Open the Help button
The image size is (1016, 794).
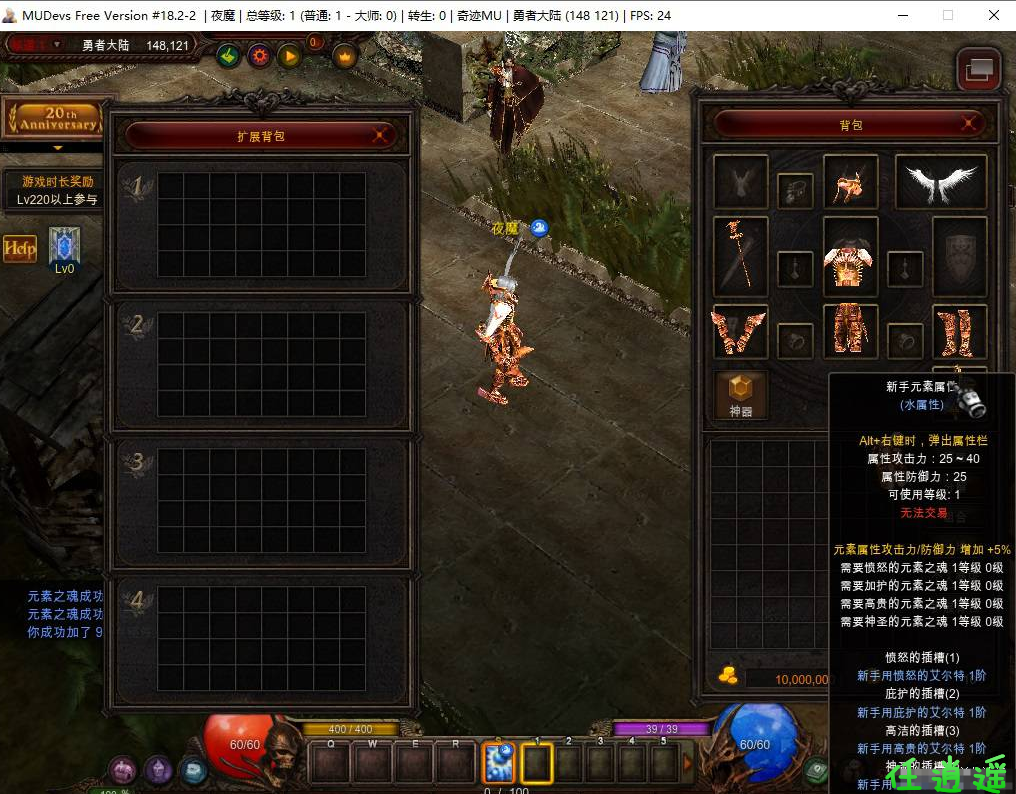[x=20, y=248]
